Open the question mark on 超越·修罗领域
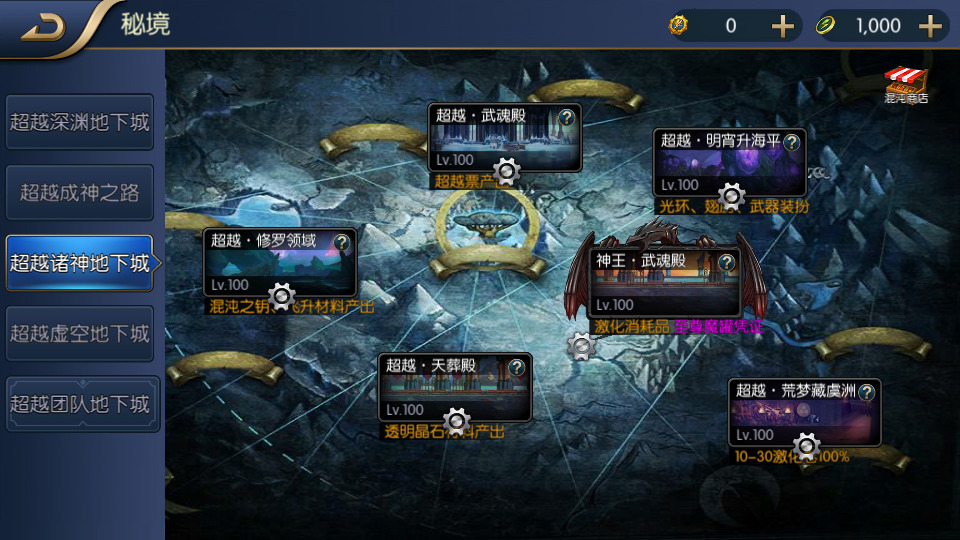 pyautogui.click(x=342, y=242)
